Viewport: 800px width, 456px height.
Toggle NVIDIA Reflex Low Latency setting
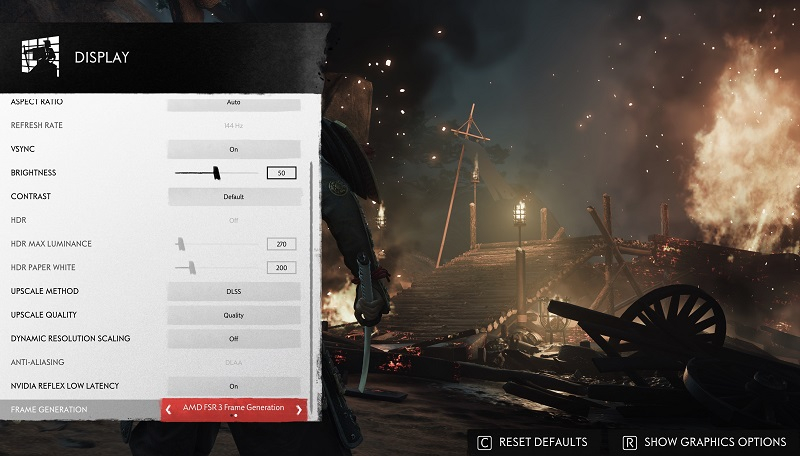tap(233, 386)
